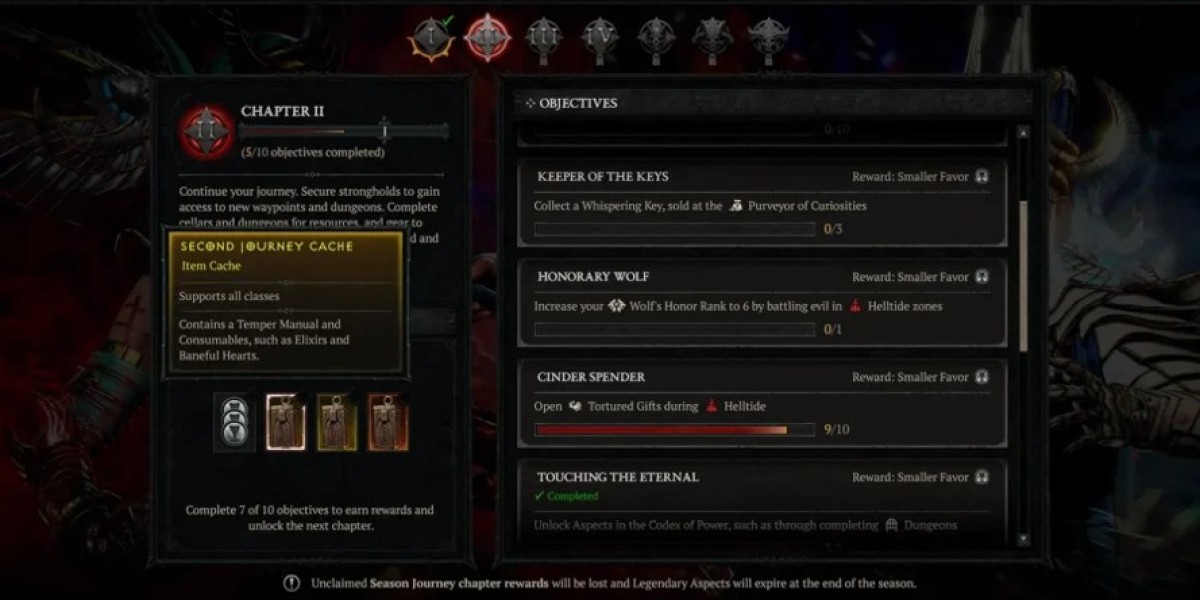Select the Honorary Wolf objective row
This screenshot has width=1200, height=600.
pos(762,303)
